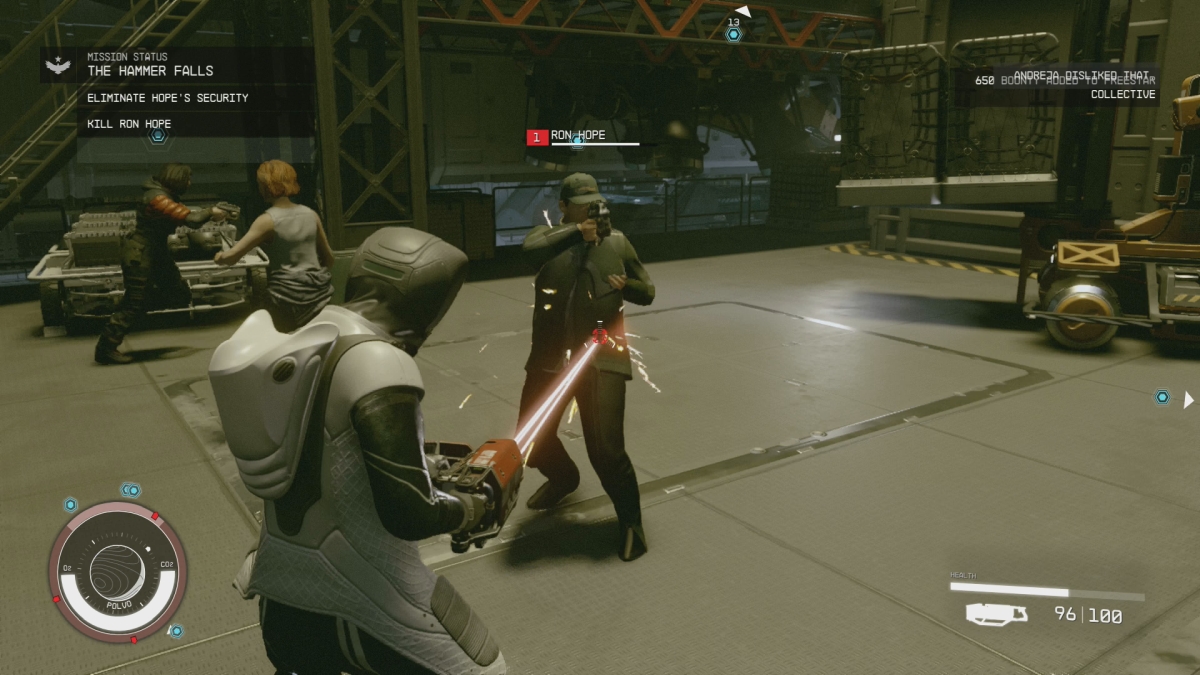This screenshot has width=1200, height=675.
Task: Select the Kill Ron Hope objective
Action: pyautogui.click(x=129, y=124)
